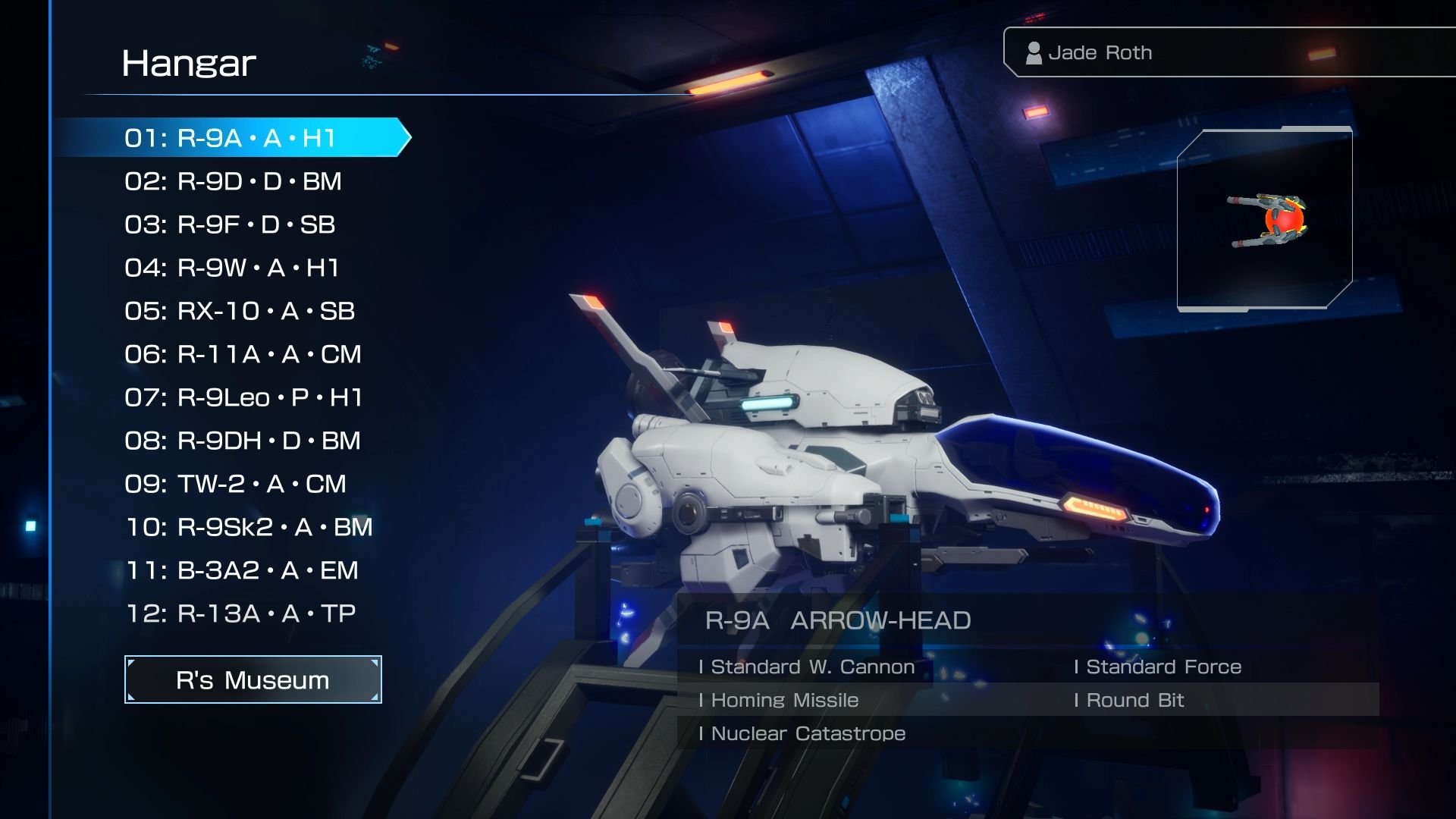Screen dimensions: 1456x819
Task: Open R's Museum
Action: point(253,679)
